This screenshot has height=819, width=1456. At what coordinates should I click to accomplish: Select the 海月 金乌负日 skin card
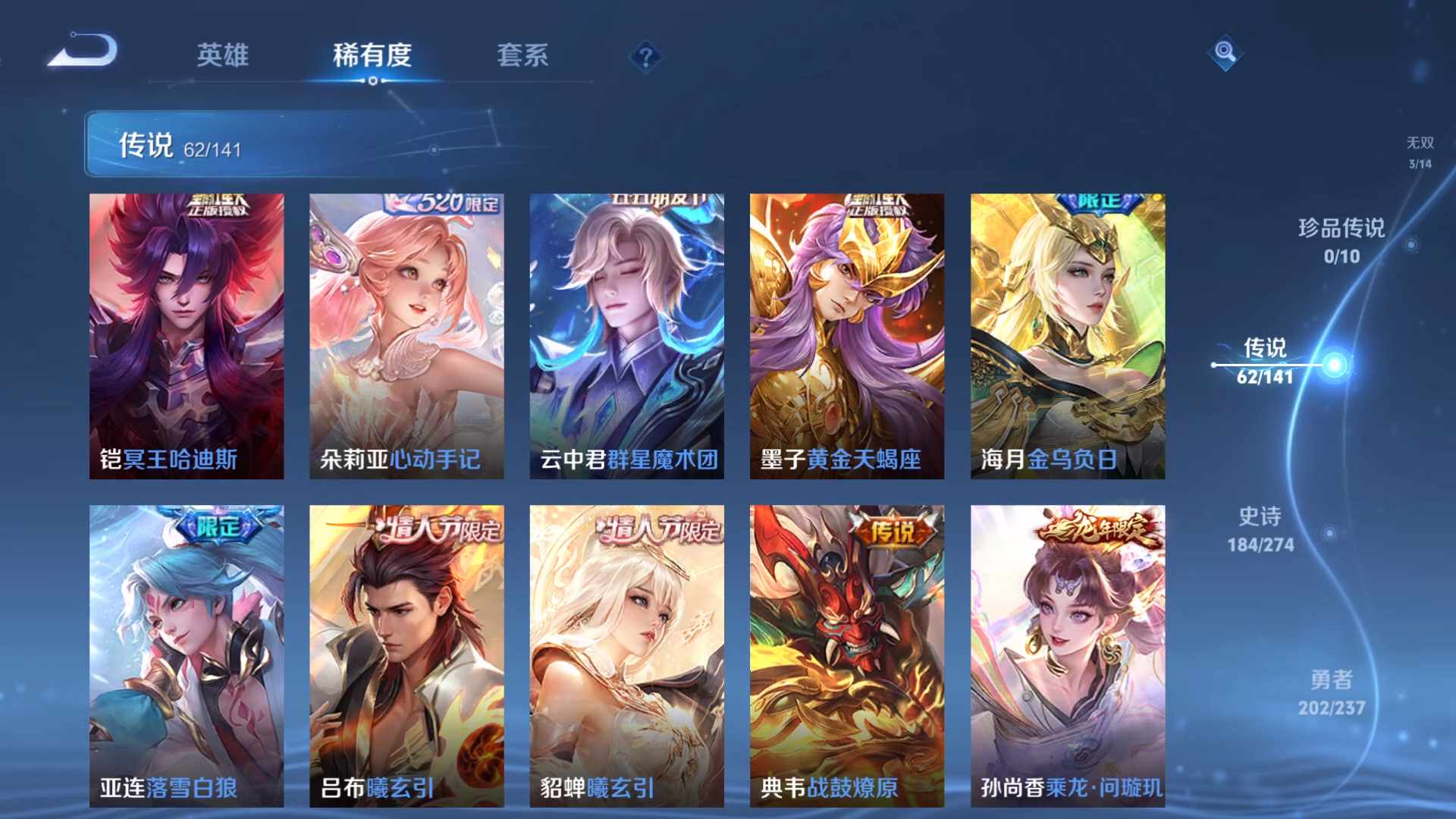click(x=1068, y=336)
